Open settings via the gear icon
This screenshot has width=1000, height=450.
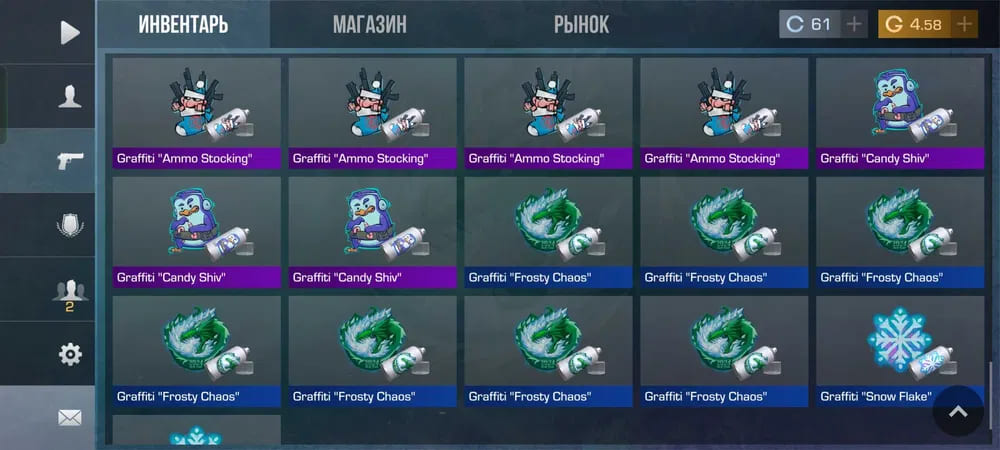(x=69, y=354)
